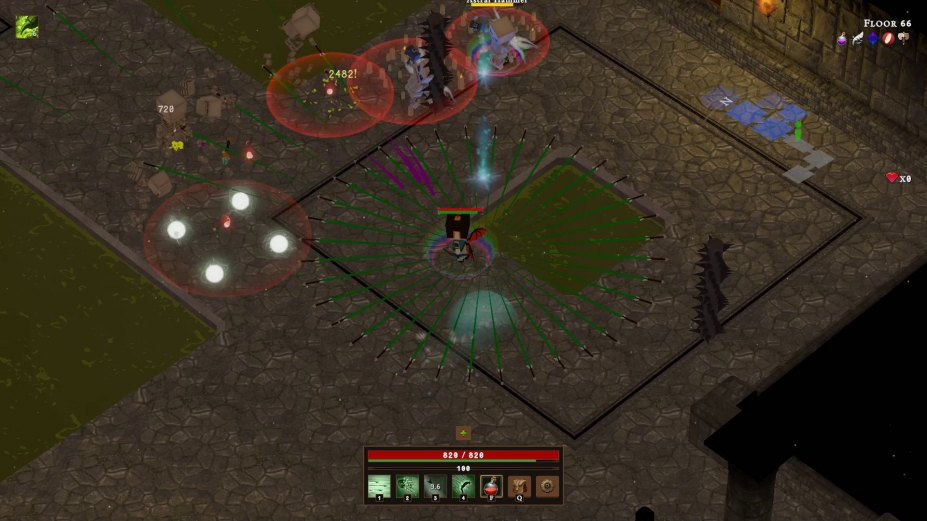This screenshot has height=521, width=927.
Task: Activate the arrow volley skill in slot 1
Action: coord(380,487)
